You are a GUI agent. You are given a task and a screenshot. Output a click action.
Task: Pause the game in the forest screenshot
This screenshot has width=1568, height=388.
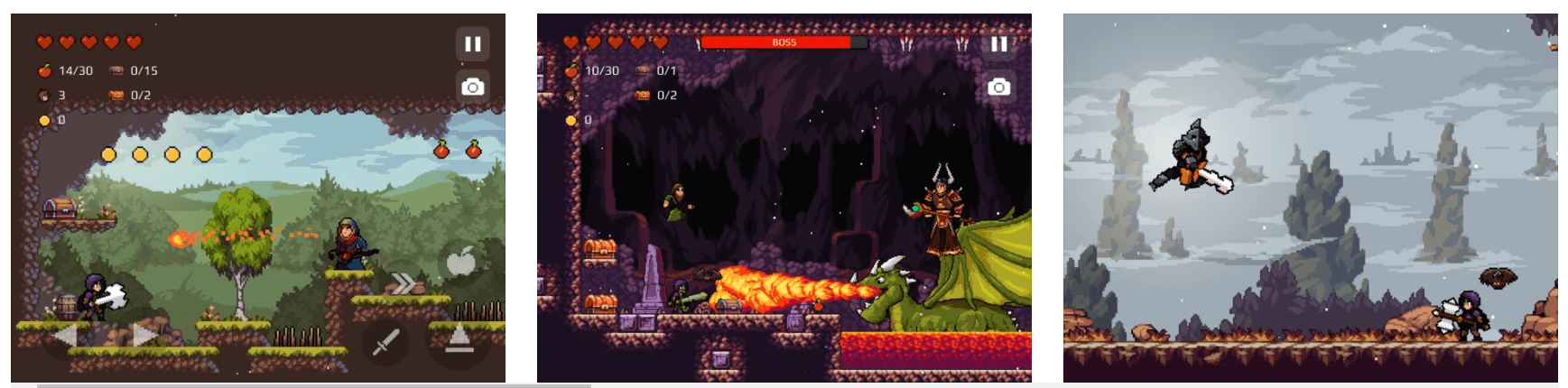(x=472, y=44)
